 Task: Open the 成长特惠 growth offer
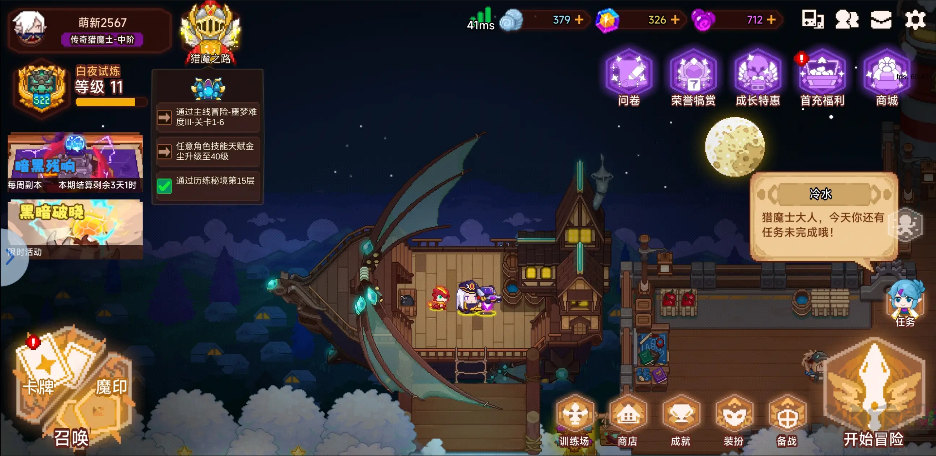pyautogui.click(x=757, y=74)
